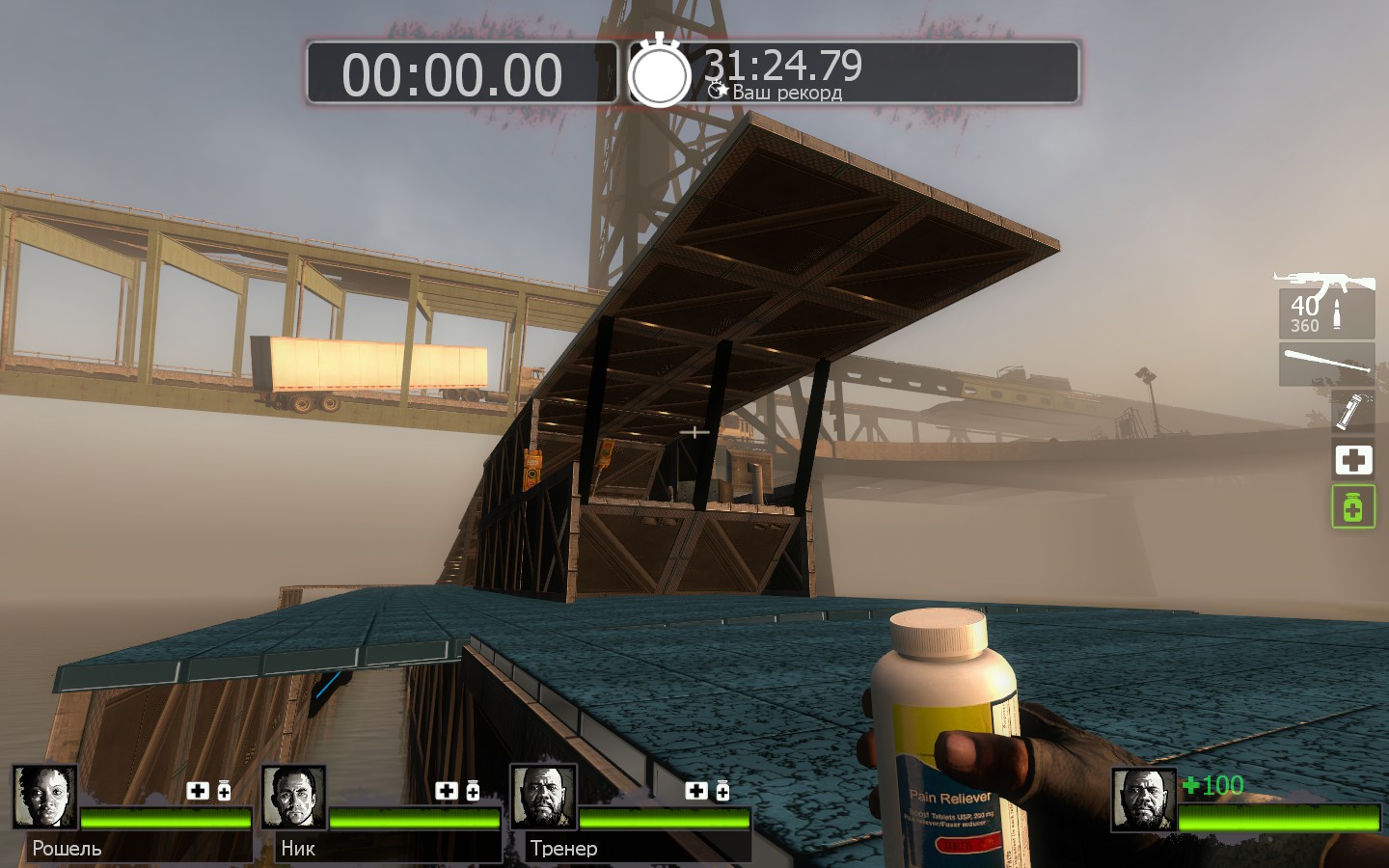Click your own survivor portrait

1144,800
